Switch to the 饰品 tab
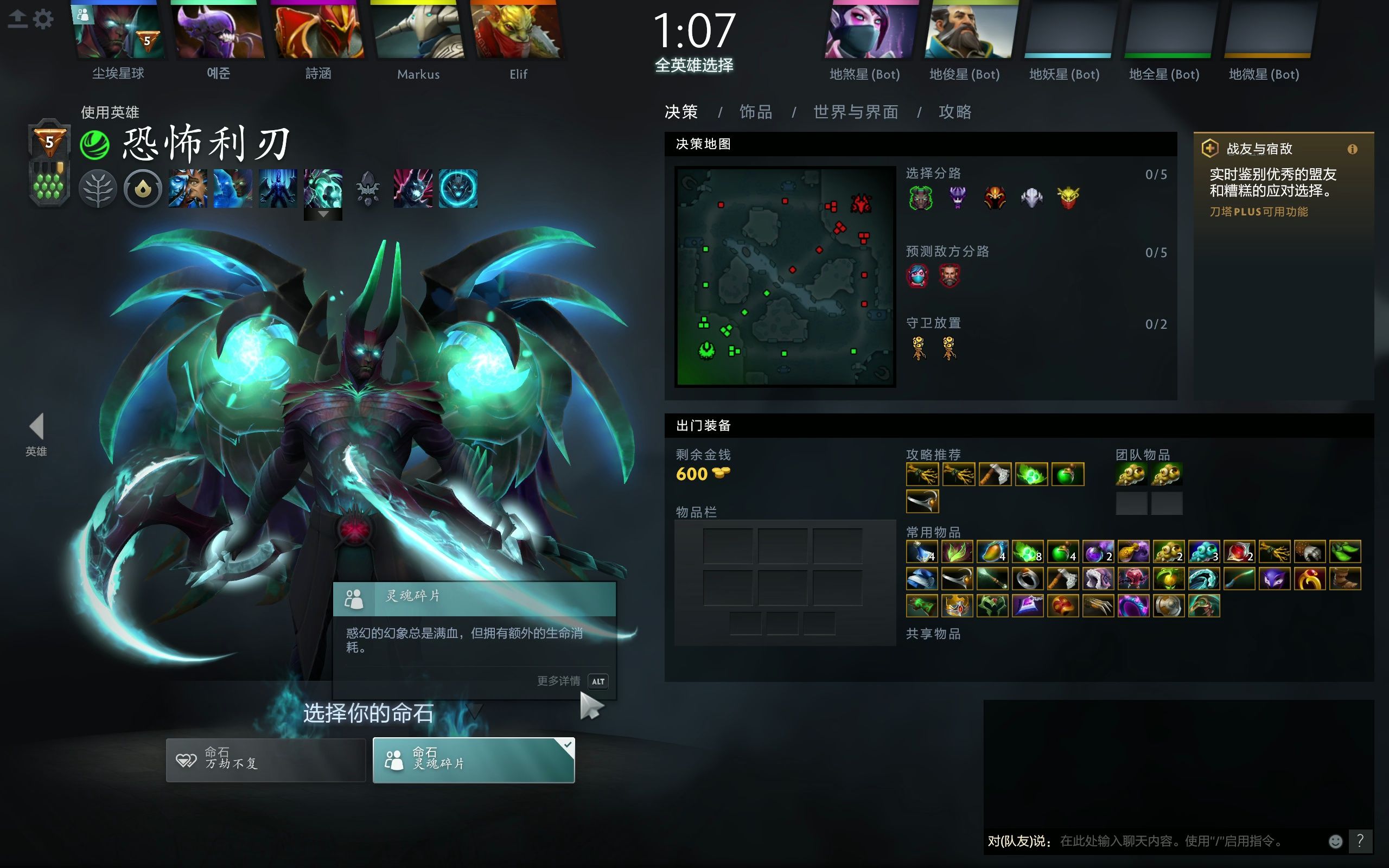 pos(755,112)
